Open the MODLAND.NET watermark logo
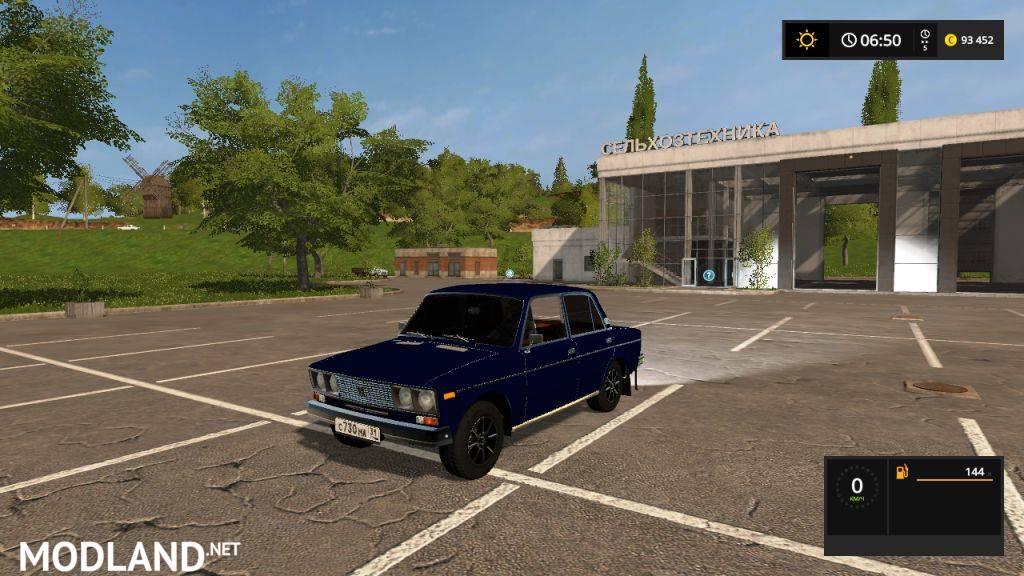 pyautogui.click(x=129, y=555)
